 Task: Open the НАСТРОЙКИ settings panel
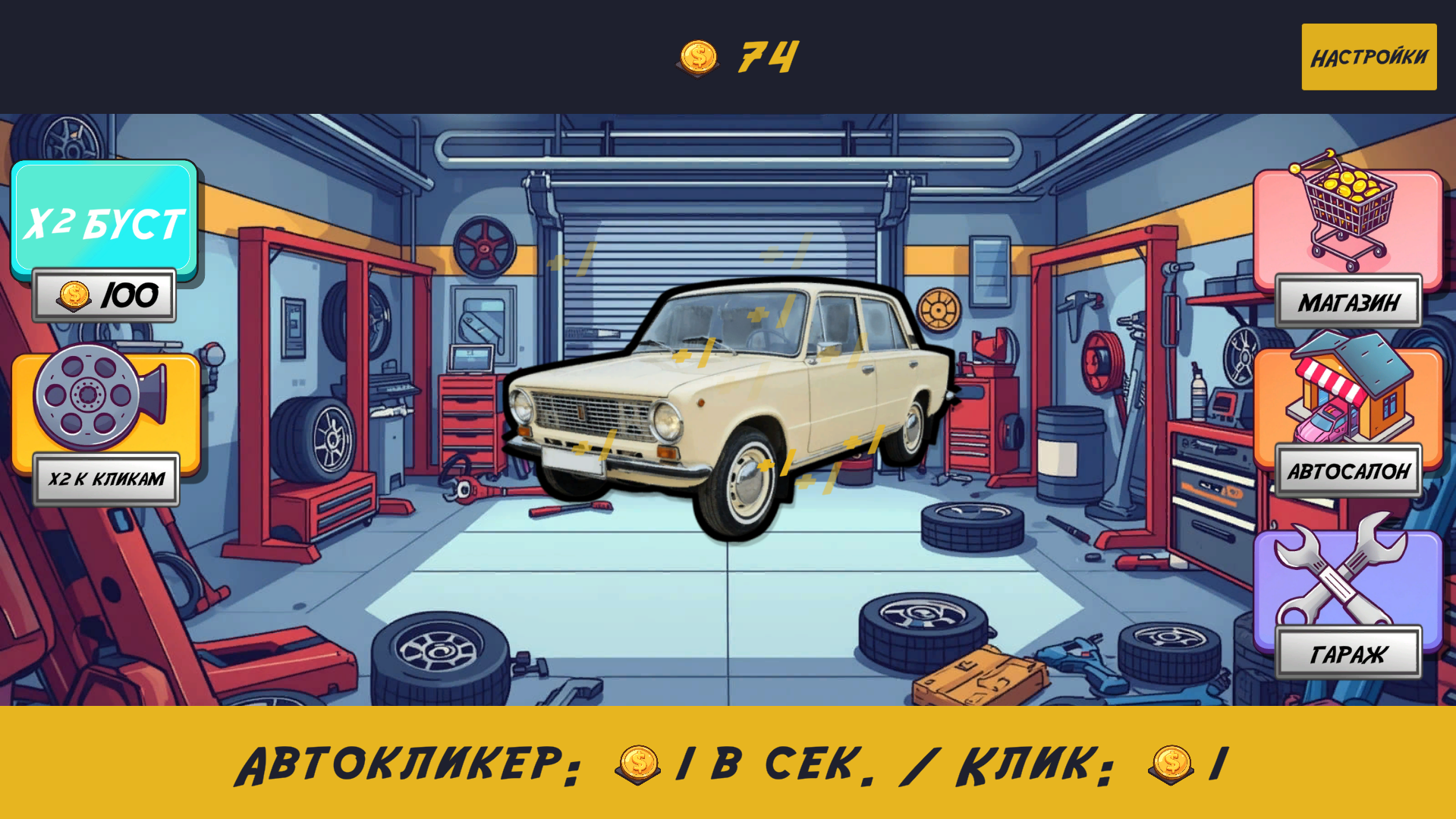(1368, 56)
